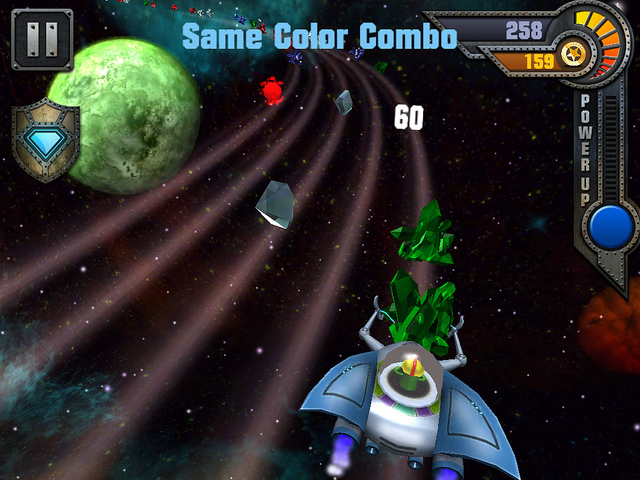Viewport: 640px width, 480px height.
Task: Trigger the blue Power Up orb
Action: point(609,227)
